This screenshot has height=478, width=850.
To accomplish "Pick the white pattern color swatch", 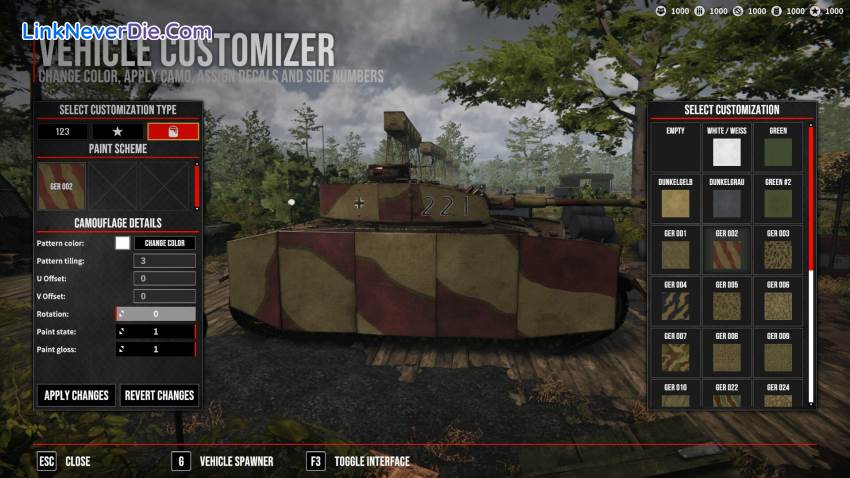I will coord(123,242).
